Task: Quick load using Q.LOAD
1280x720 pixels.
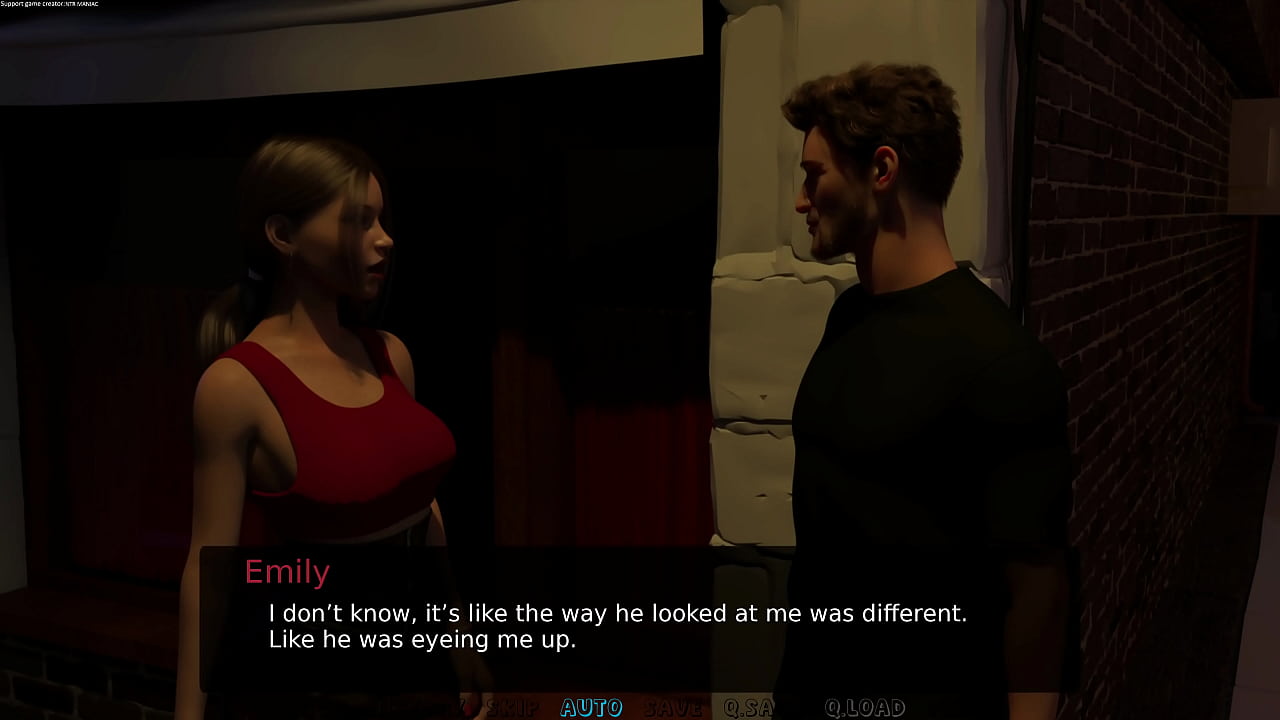Action: (865, 708)
